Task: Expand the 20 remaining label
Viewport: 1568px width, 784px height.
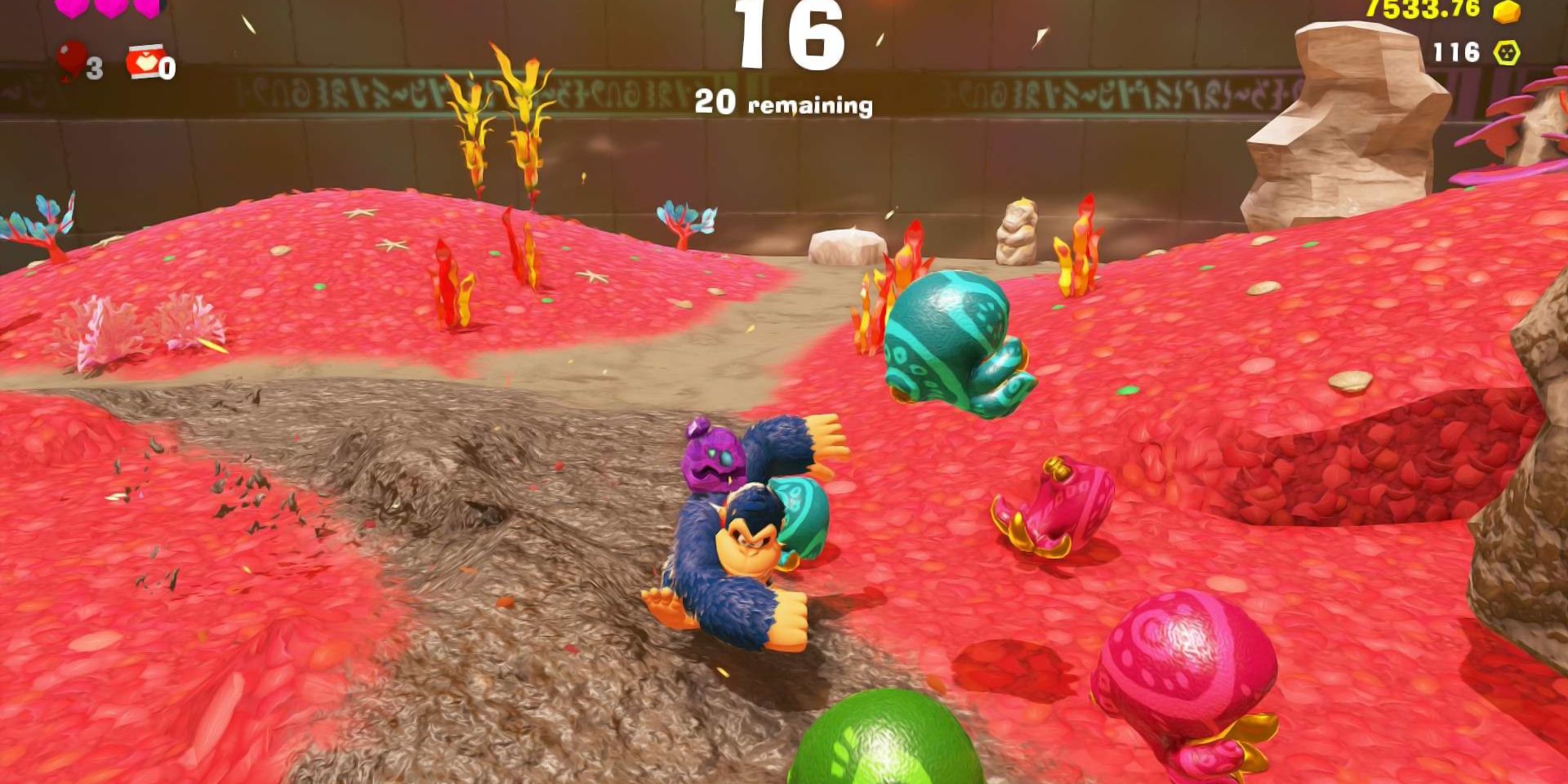Action: click(786, 104)
